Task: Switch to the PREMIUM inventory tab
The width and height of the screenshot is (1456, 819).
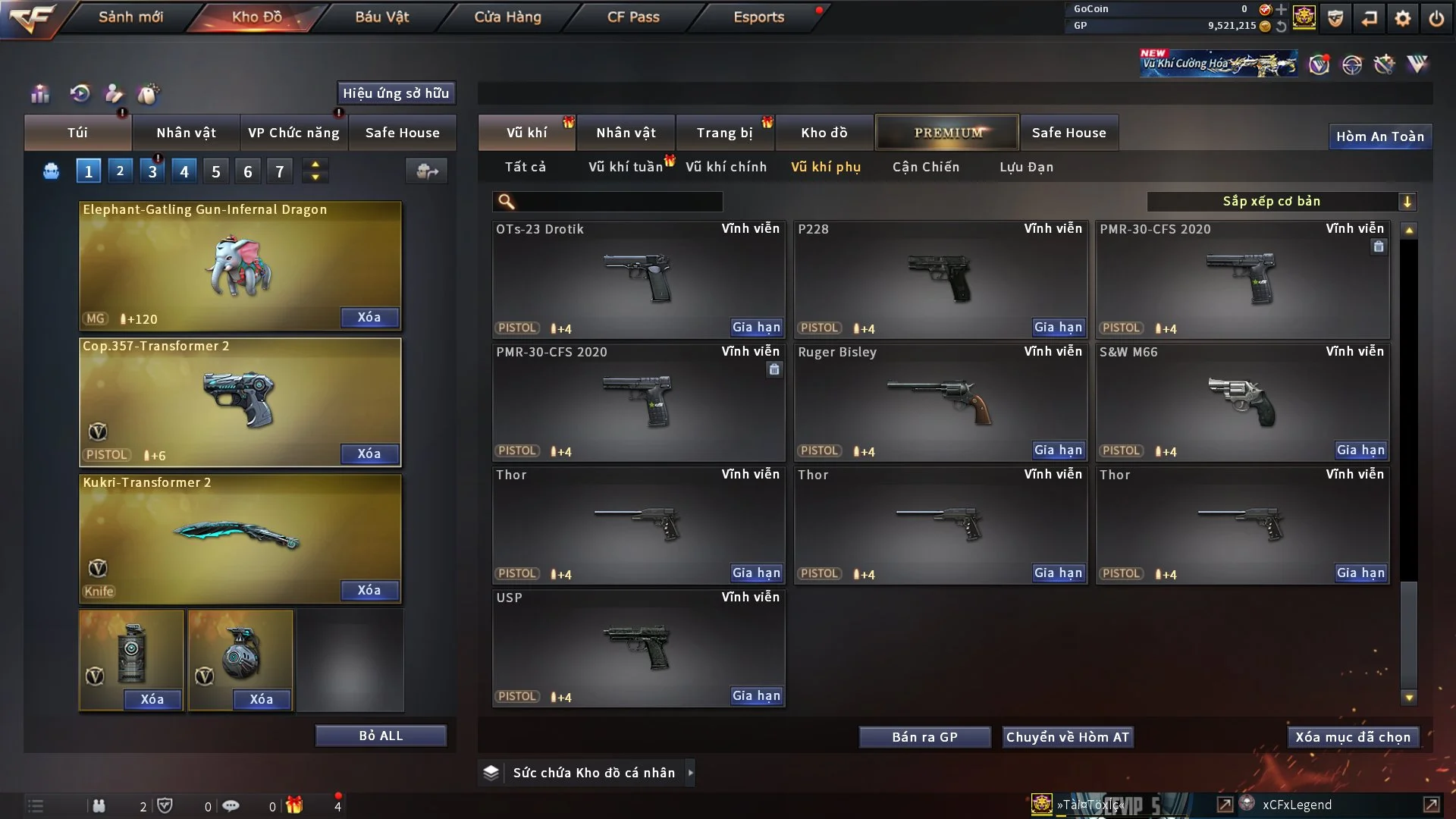Action: (x=947, y=133)
